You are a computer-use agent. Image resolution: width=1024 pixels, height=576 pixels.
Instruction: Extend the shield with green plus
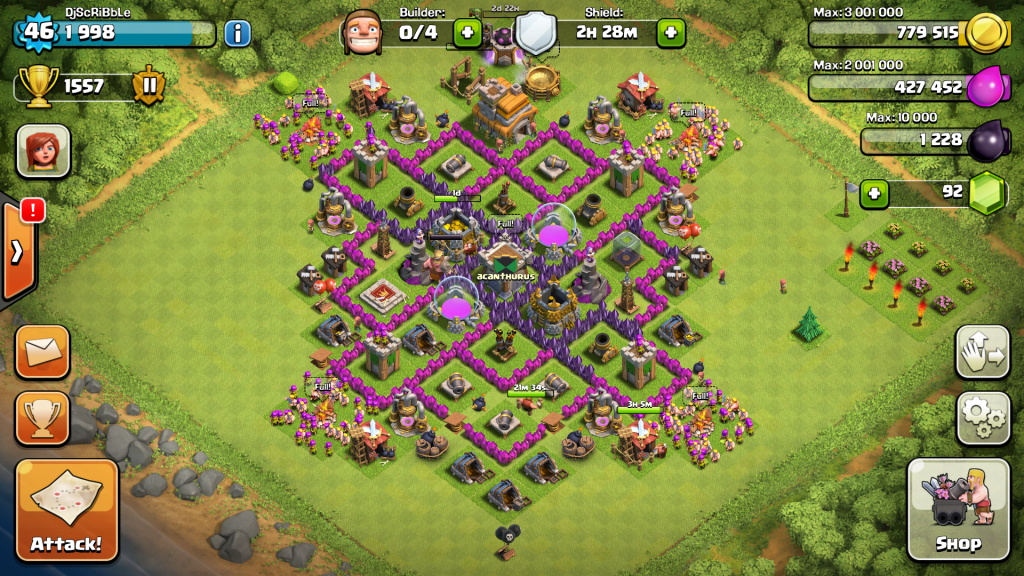pos(670,33)
